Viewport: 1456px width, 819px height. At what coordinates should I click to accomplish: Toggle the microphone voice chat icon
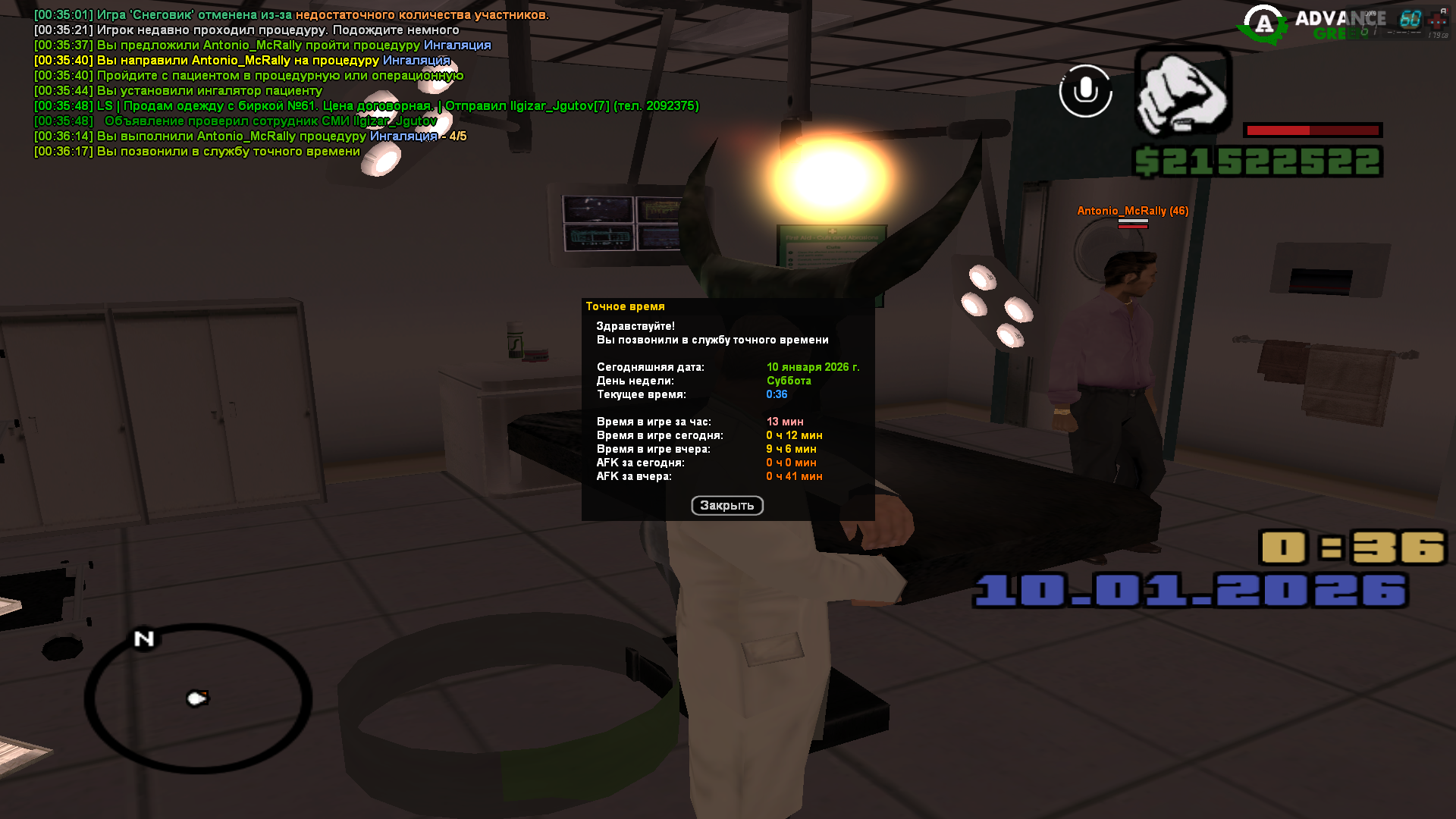(x=1085, y=91)
